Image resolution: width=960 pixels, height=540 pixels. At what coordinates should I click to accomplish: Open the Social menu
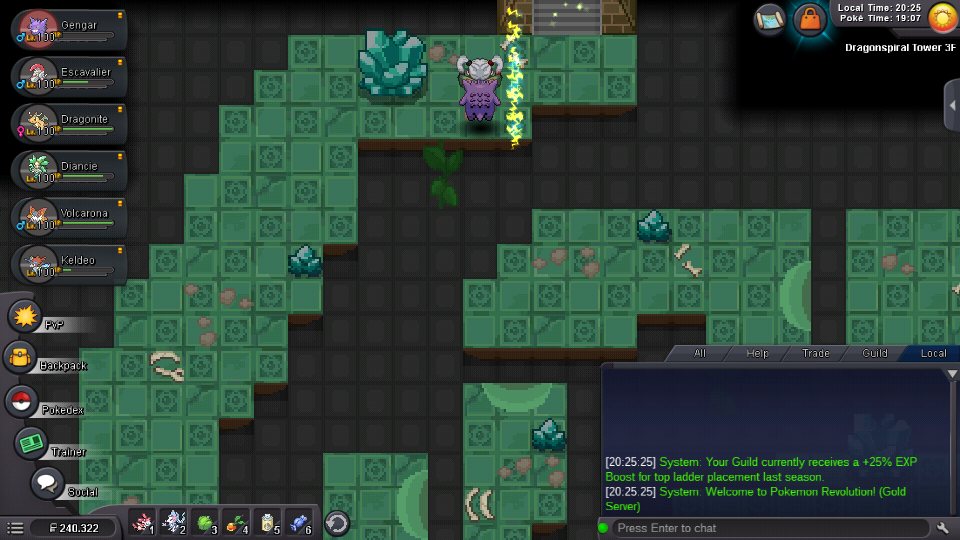click(46, 483)
